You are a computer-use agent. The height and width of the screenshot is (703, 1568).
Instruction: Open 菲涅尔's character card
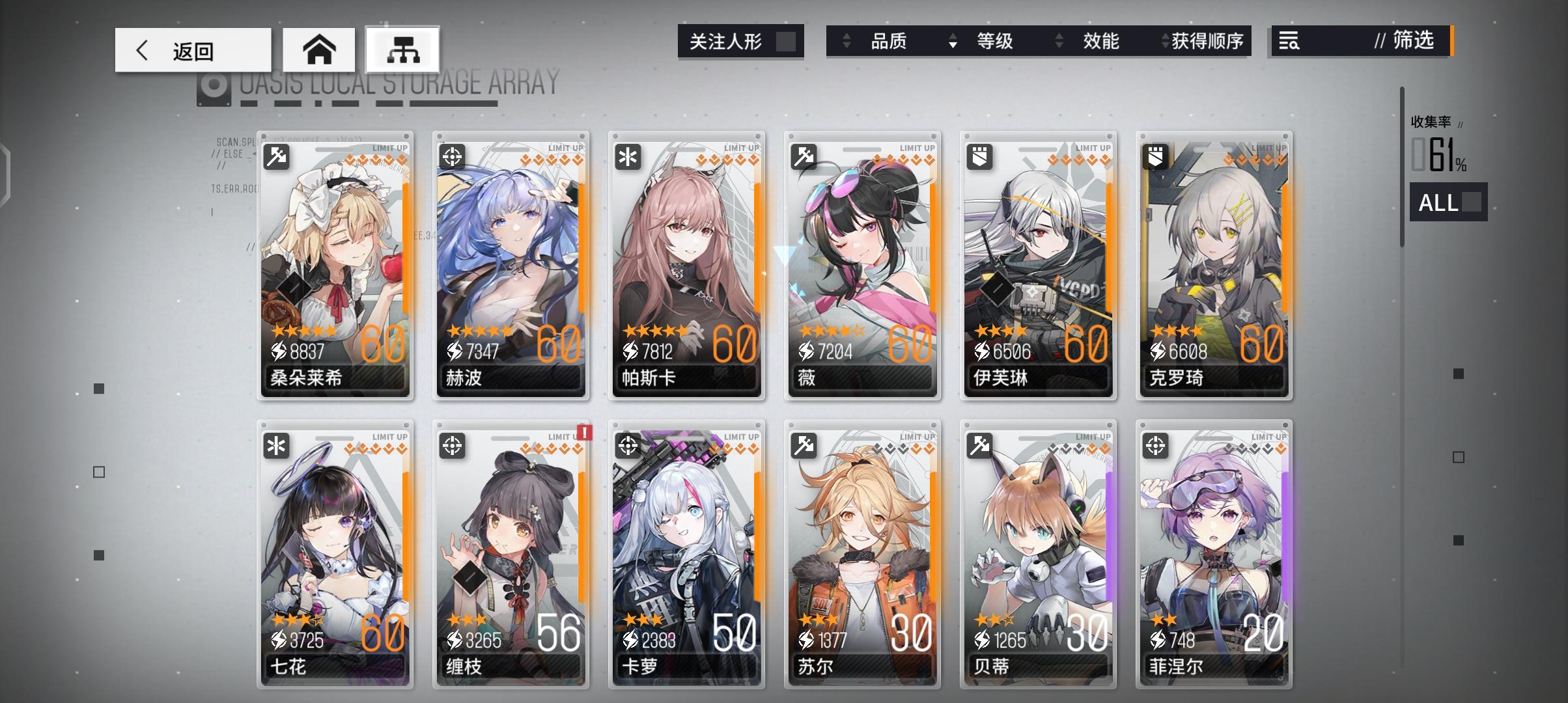click(1214, 557)
